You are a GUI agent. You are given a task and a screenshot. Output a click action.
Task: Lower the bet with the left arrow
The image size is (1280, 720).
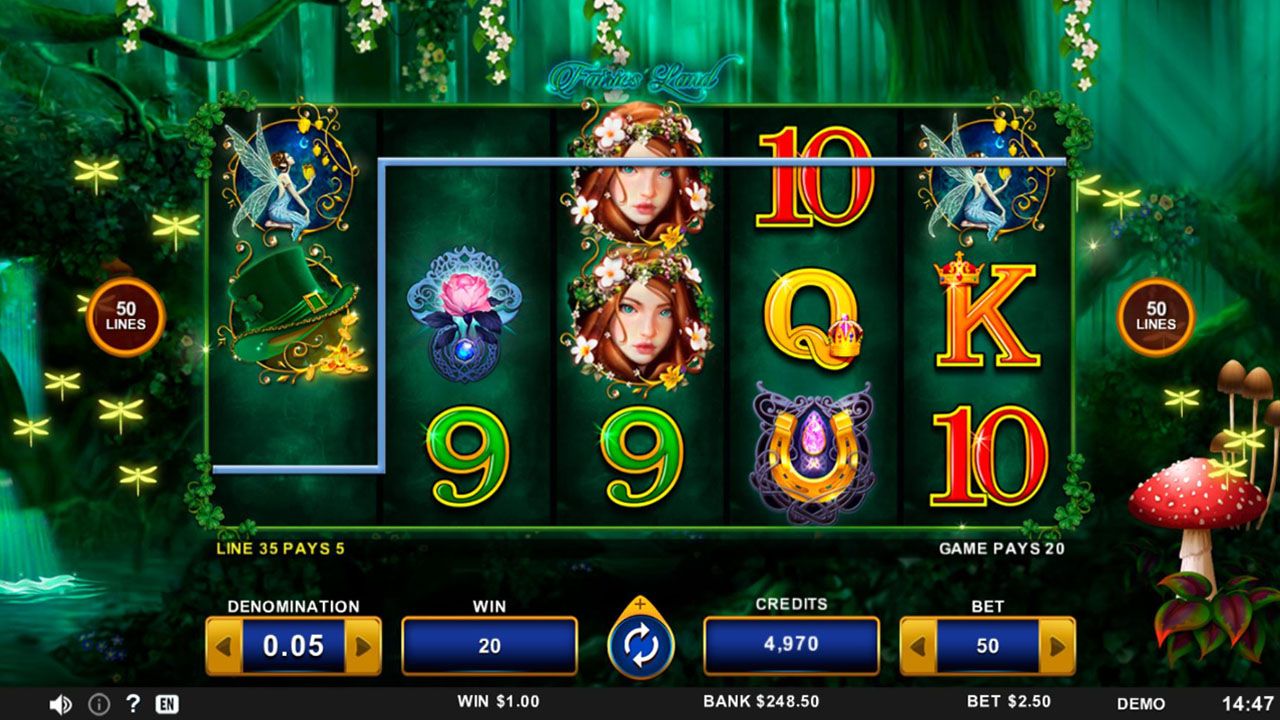coord(919,646)
